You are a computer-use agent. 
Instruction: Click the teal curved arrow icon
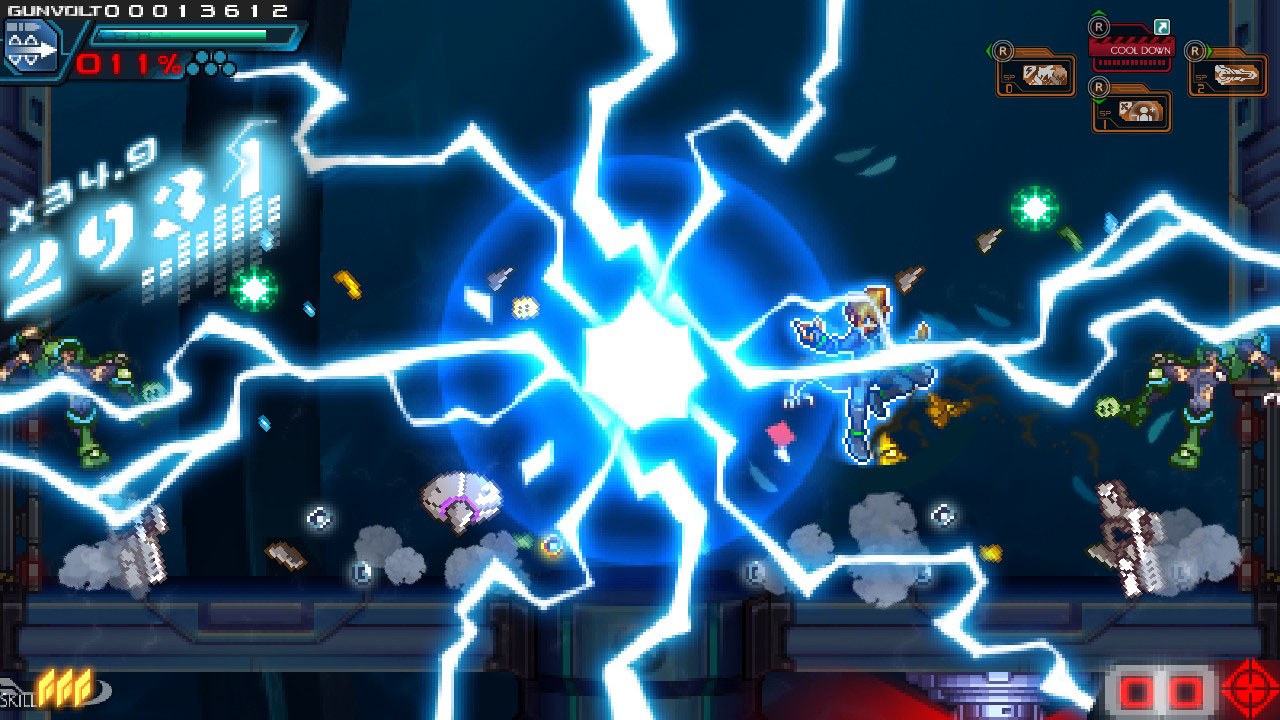[1162, 28]
